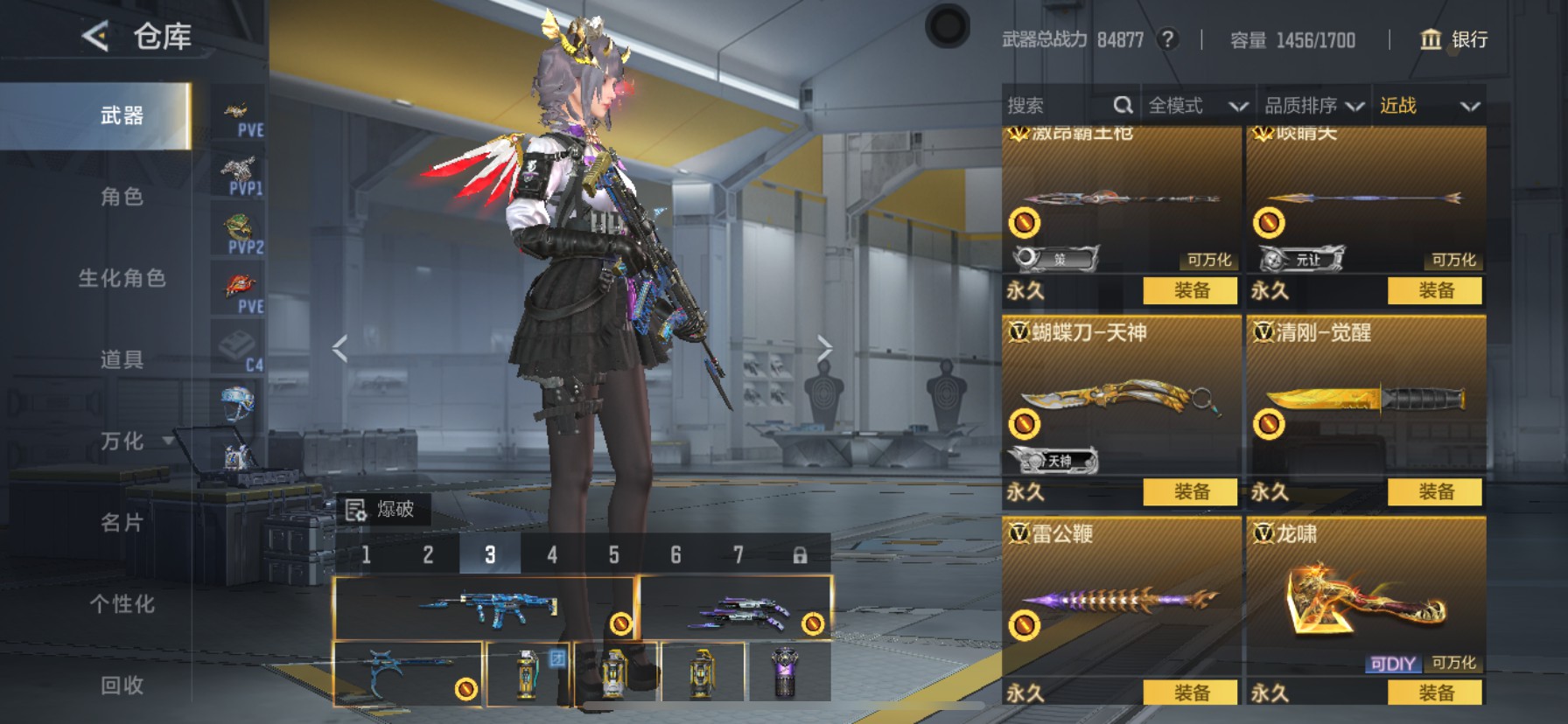1568x724 pixels.
Task: Open the 名片 category
Action: 122,522
